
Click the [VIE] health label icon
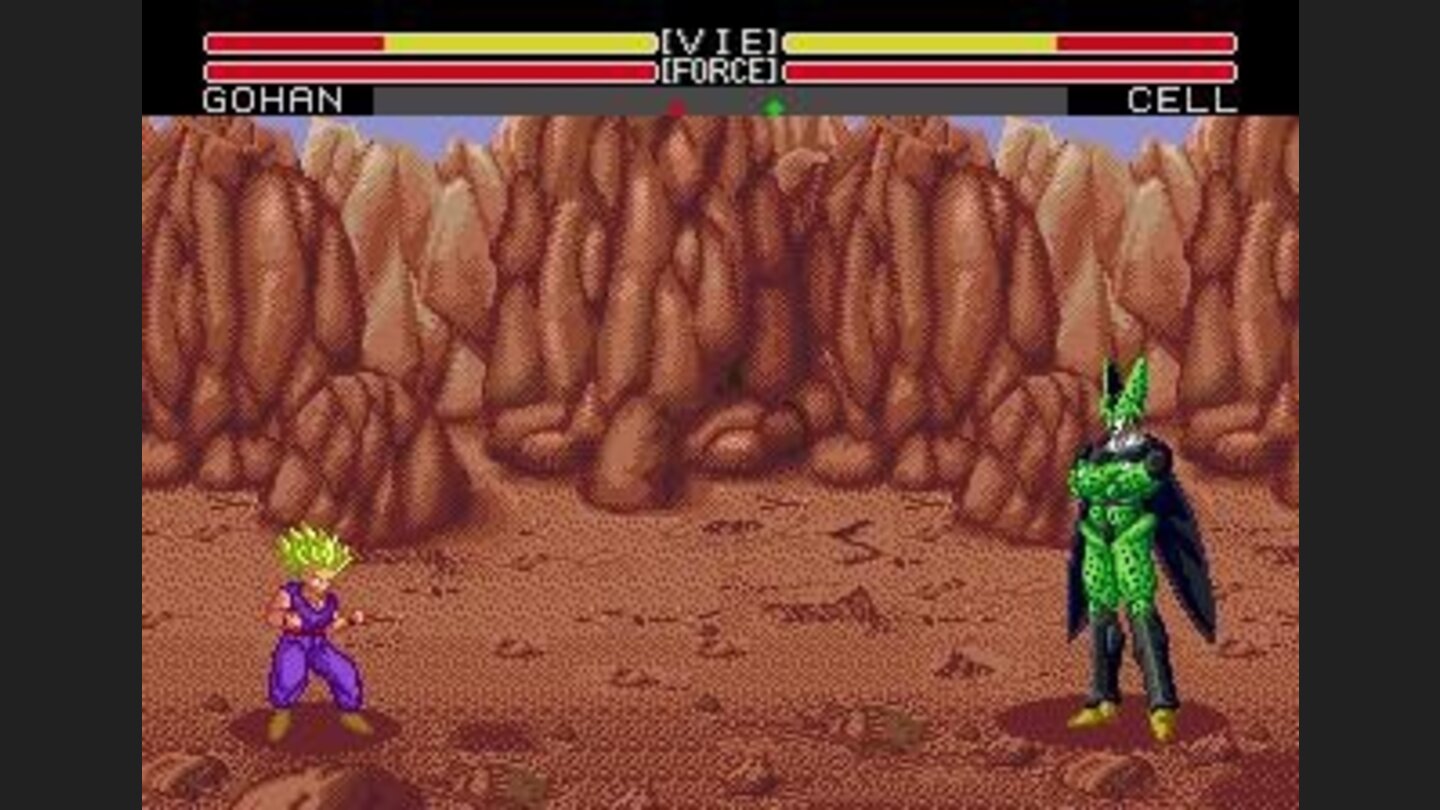[x=720, y=40]
